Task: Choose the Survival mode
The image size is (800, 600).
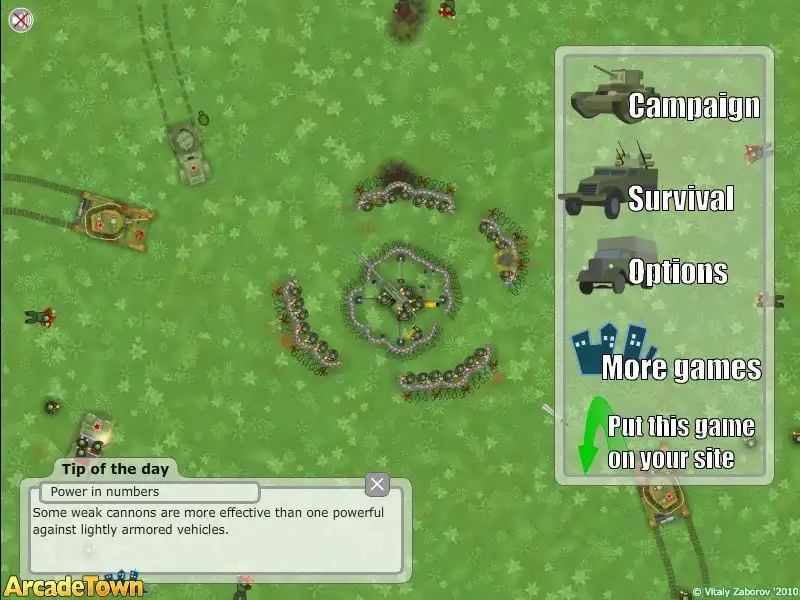Action: (x=680, y=198)
